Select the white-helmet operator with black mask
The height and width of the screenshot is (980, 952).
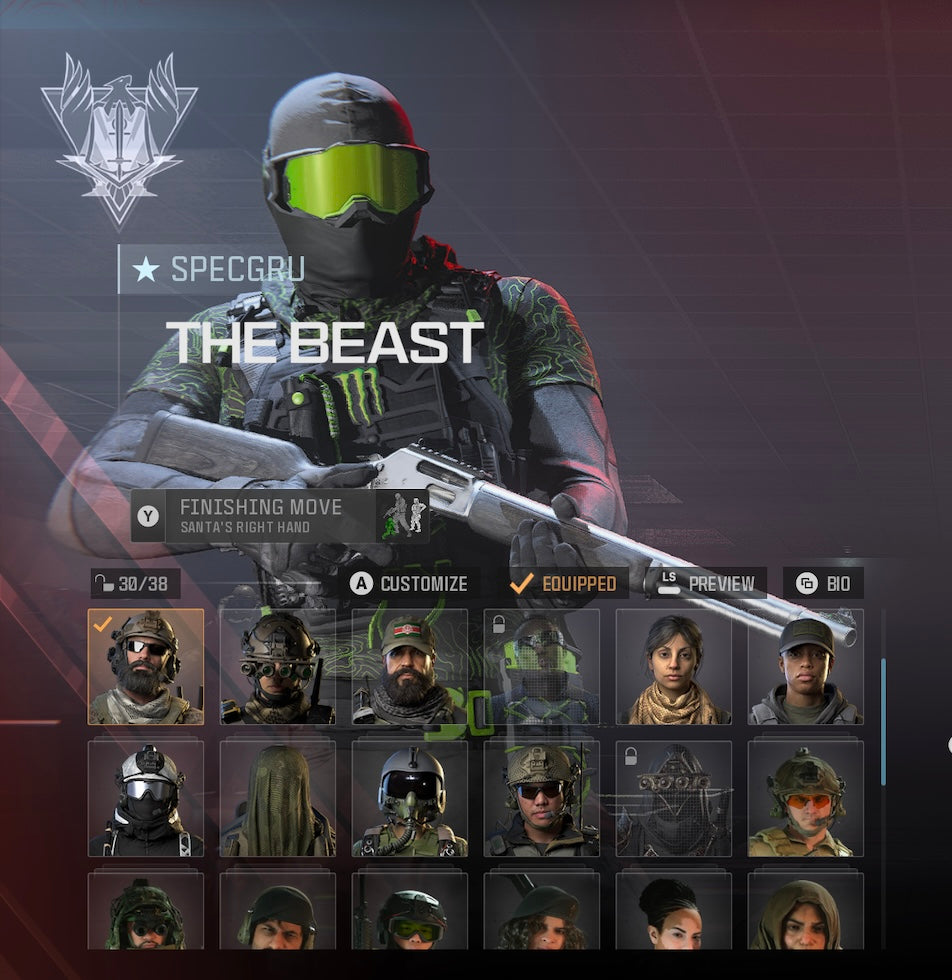(x=146, y=799)
